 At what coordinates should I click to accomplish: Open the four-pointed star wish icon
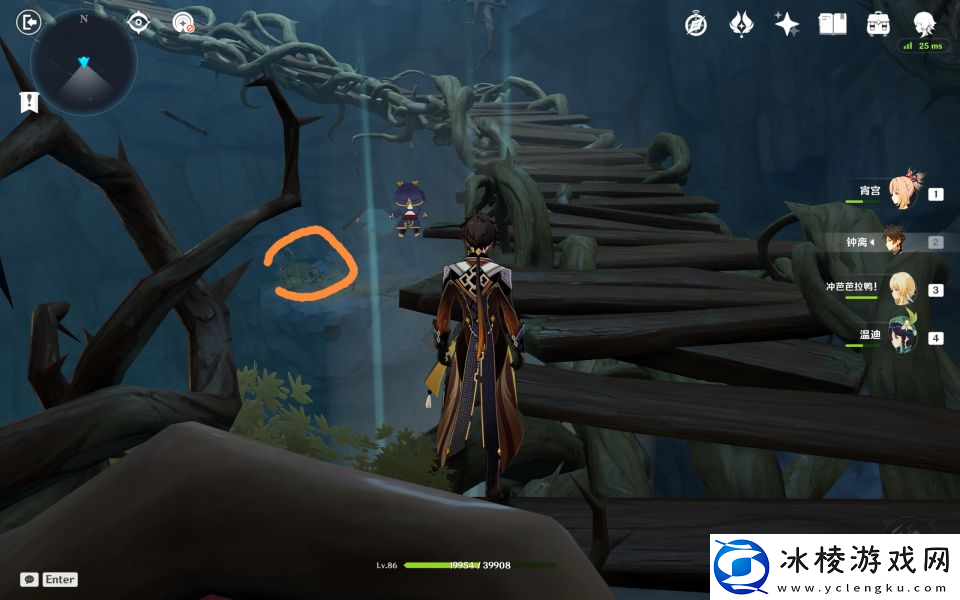click(787, 24)
